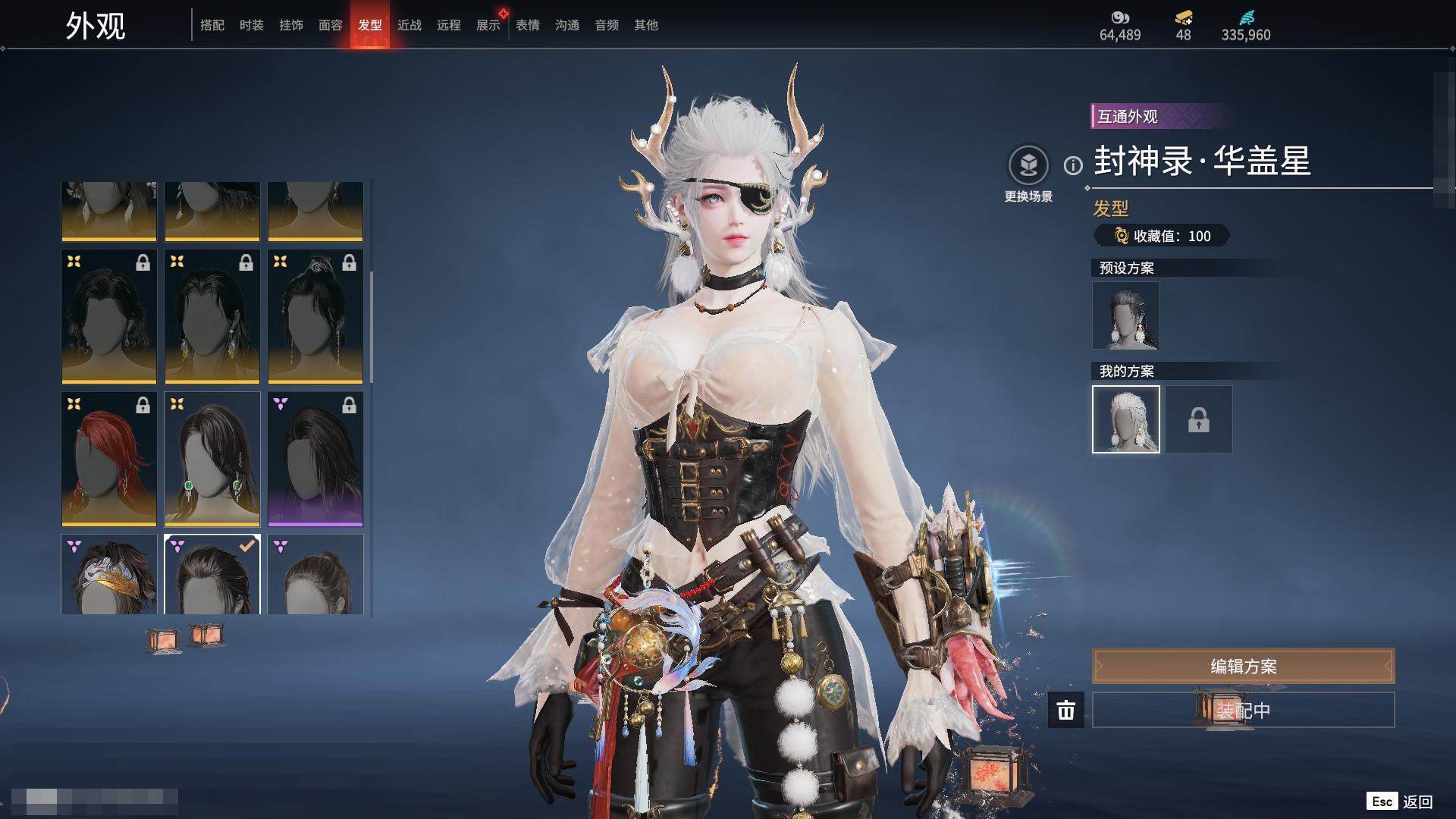Click Esc 返回 to go back
Screen dimensions: 1456x819
[x=1400, y=802]
